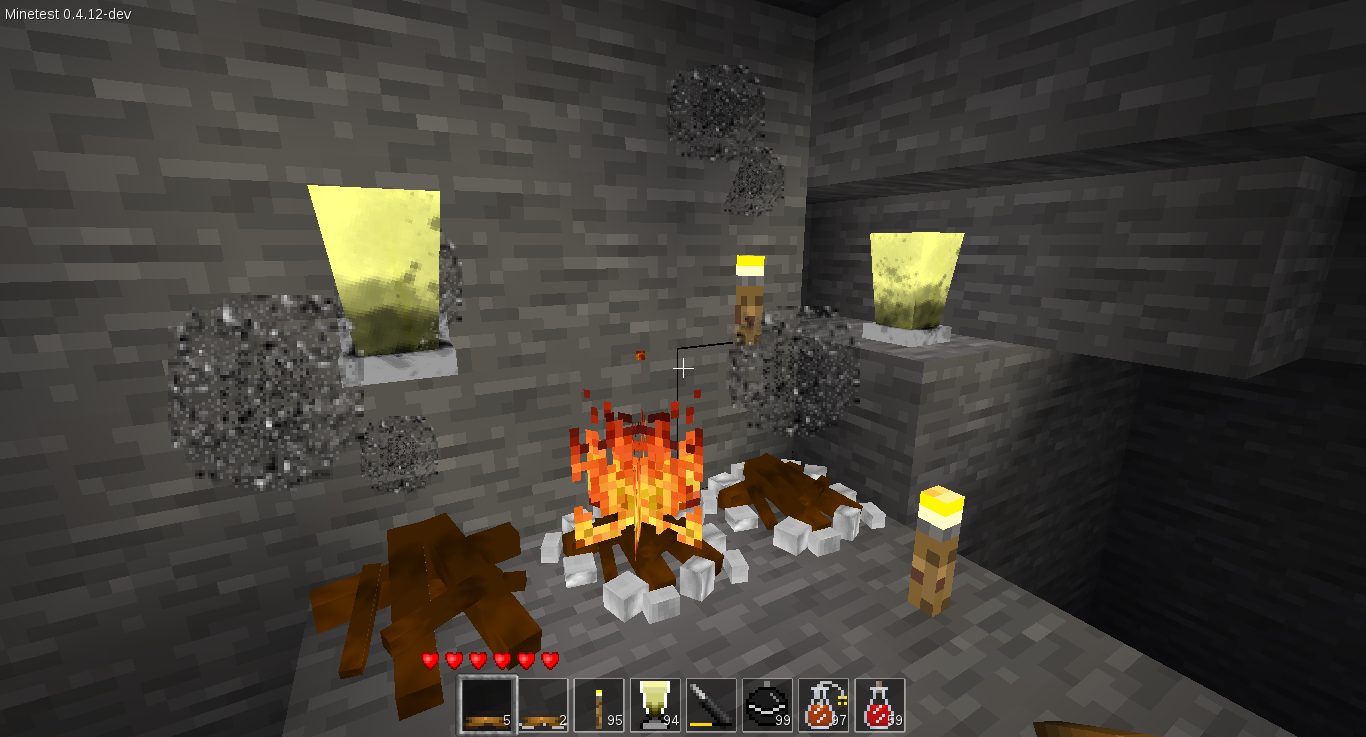Viewport: 1366px width, 737px height.
Task: Click the crosshair at screen center
Action: pos(683,368)
